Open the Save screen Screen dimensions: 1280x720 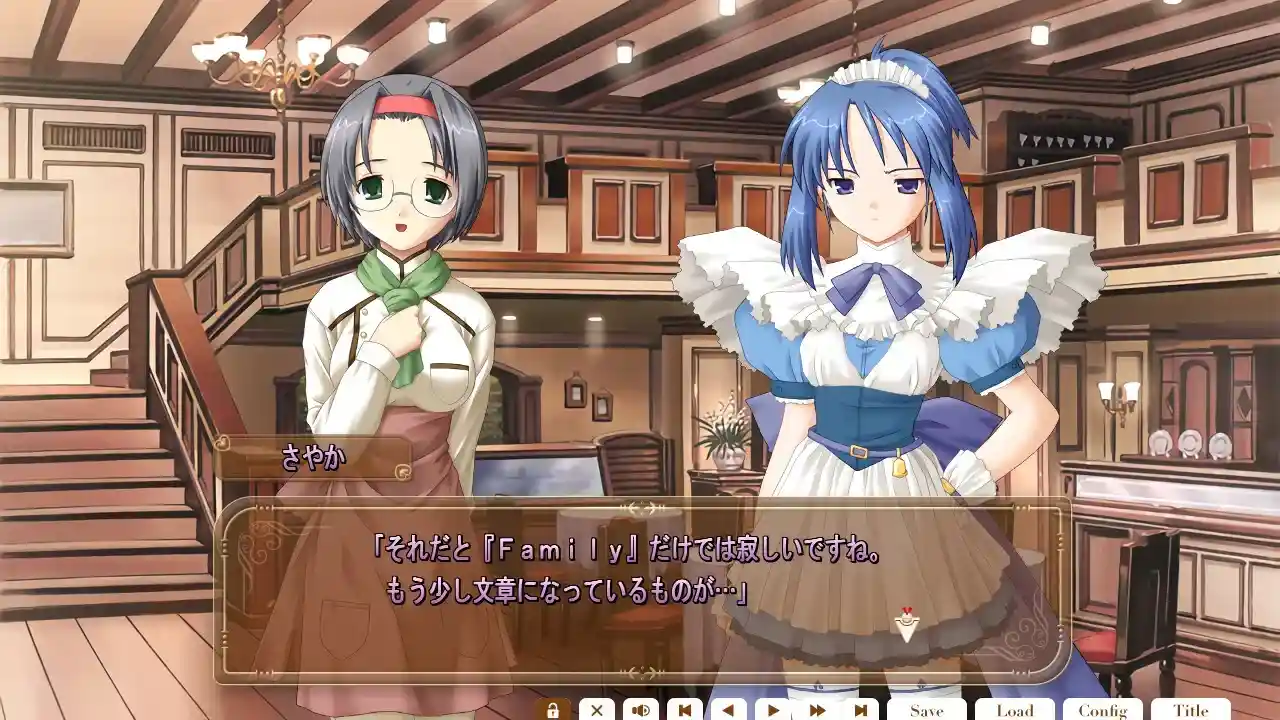927,708
